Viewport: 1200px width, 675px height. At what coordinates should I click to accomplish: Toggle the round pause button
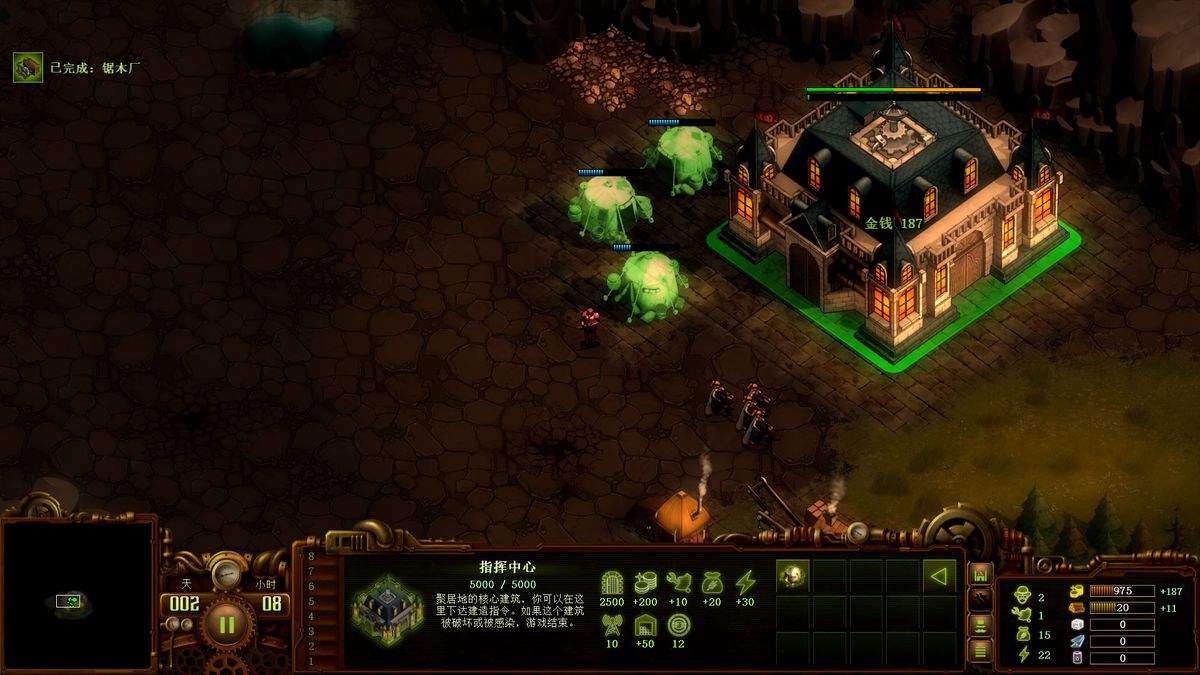tap(227, 626)
